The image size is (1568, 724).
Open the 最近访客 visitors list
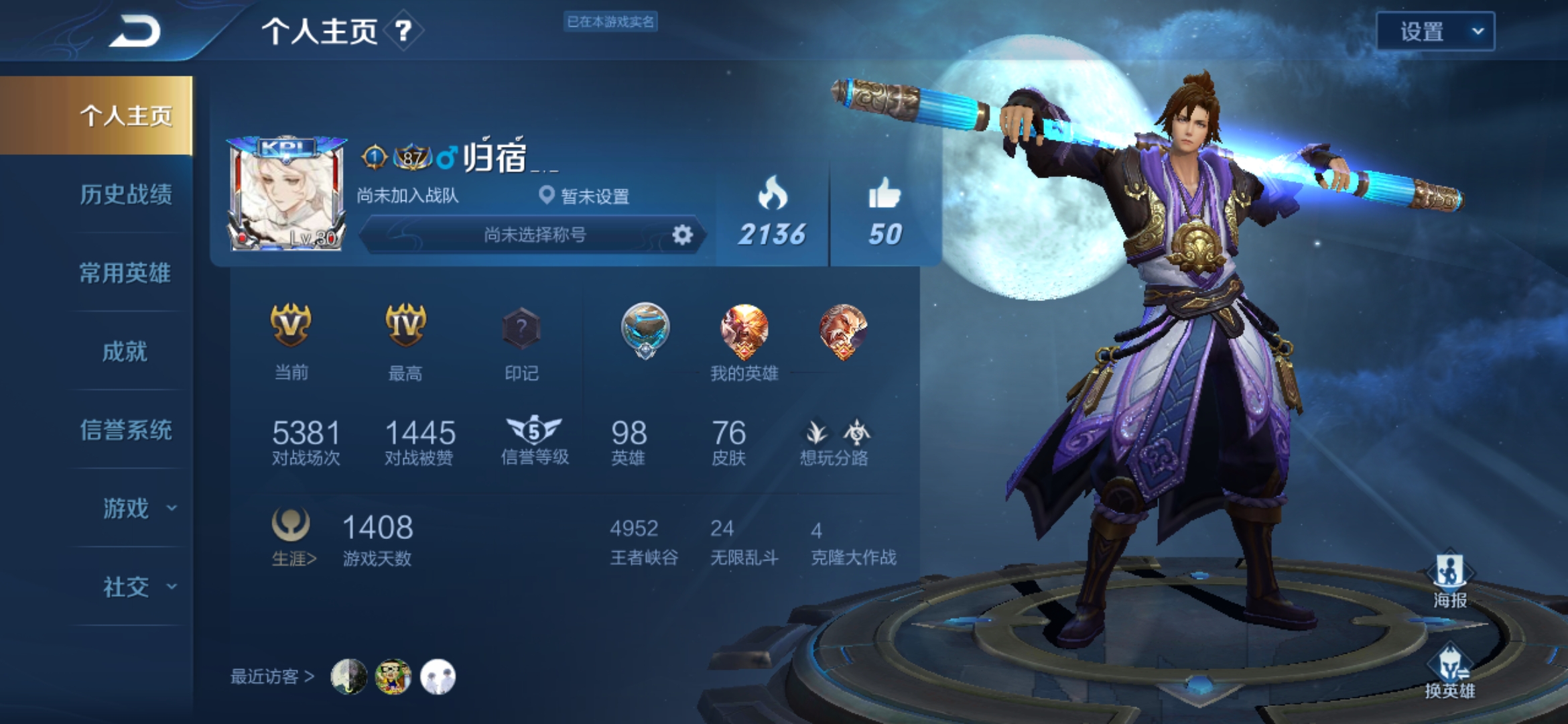point(272,676)
